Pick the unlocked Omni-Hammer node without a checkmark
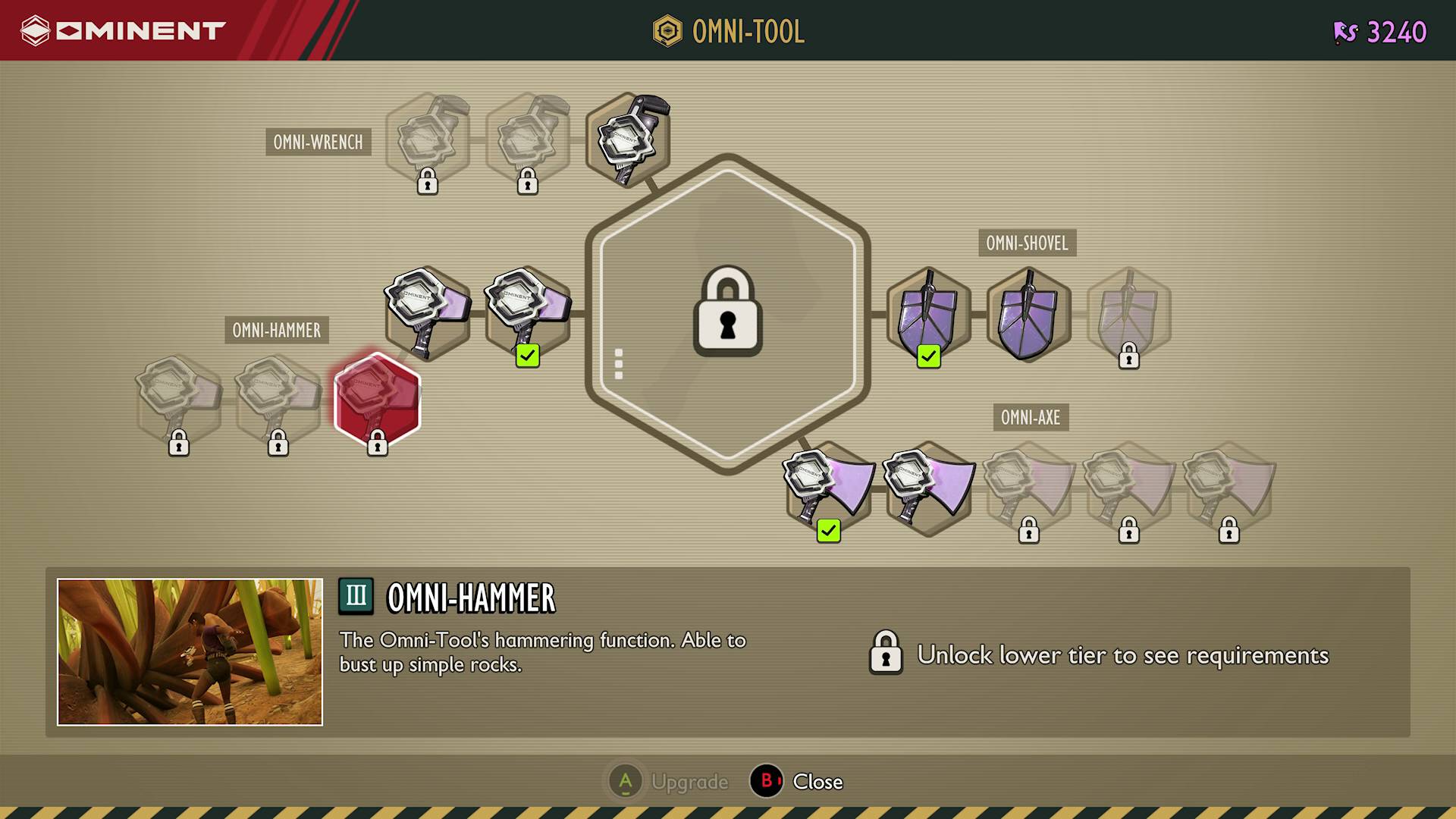The width and height of the screenshot is (1456, 819). pyautogui.click(x=428, y=312)
